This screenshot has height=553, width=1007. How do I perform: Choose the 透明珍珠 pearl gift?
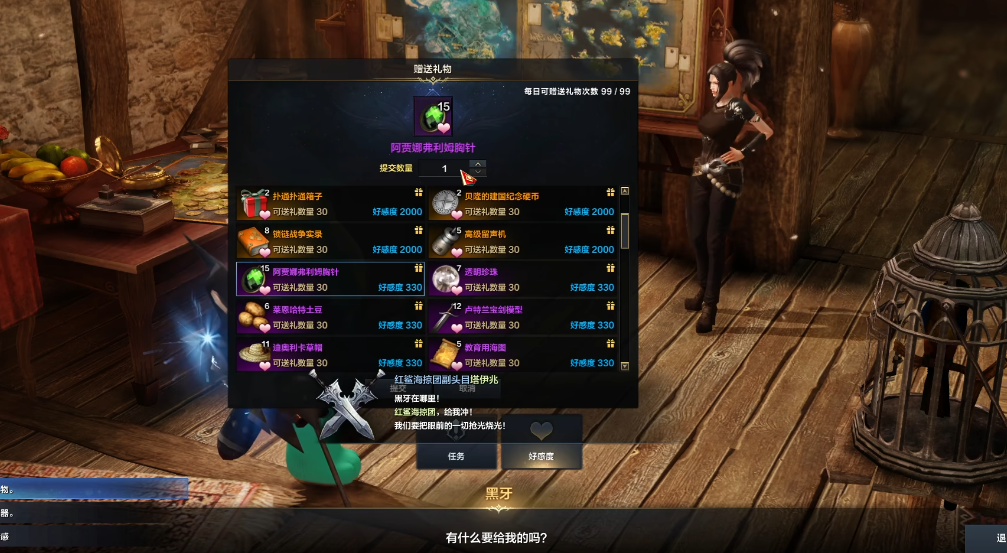pos(523,279)
